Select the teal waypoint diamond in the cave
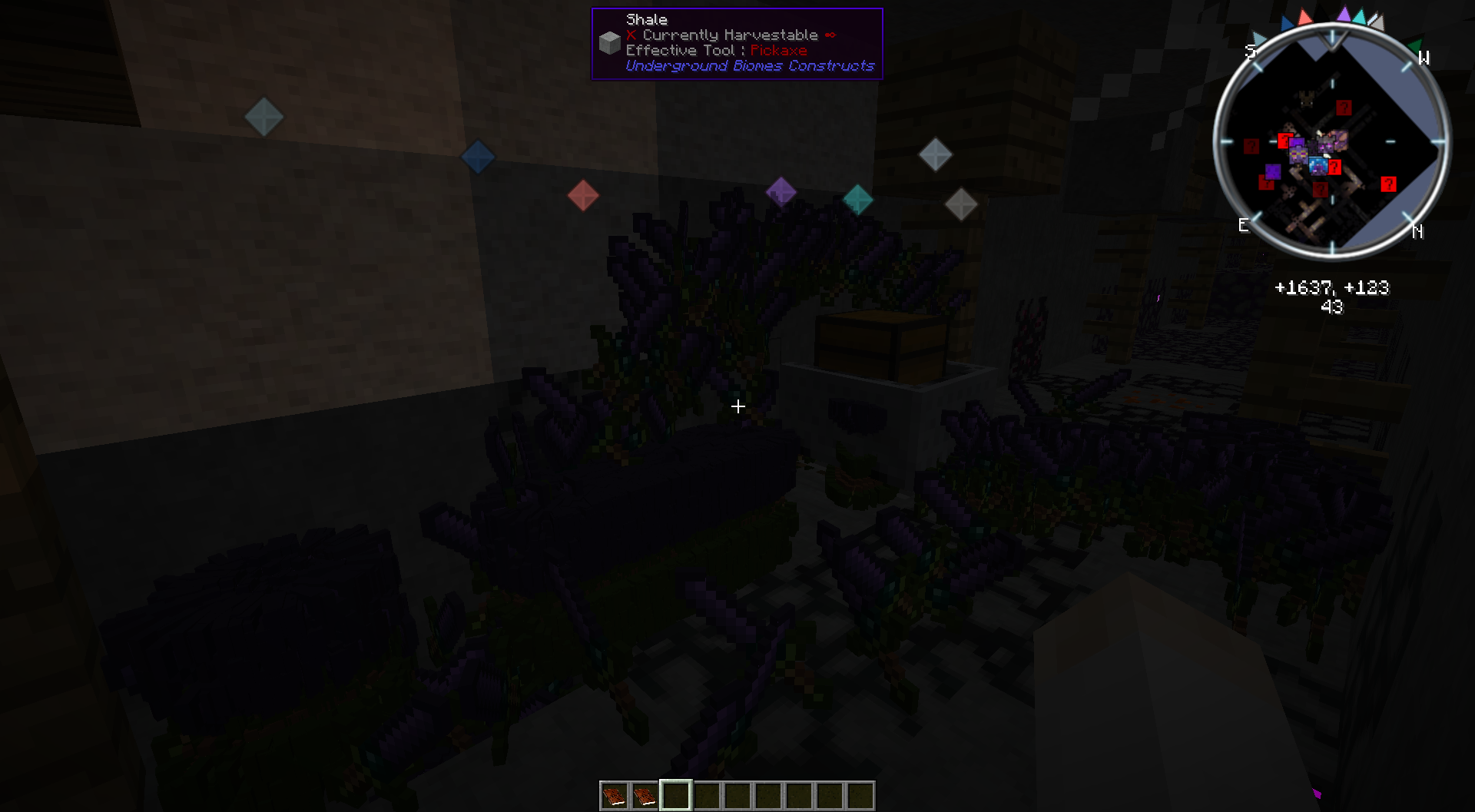Image resolution: width=1475 pixels, height=812 pixels. (x=857, y=200)
